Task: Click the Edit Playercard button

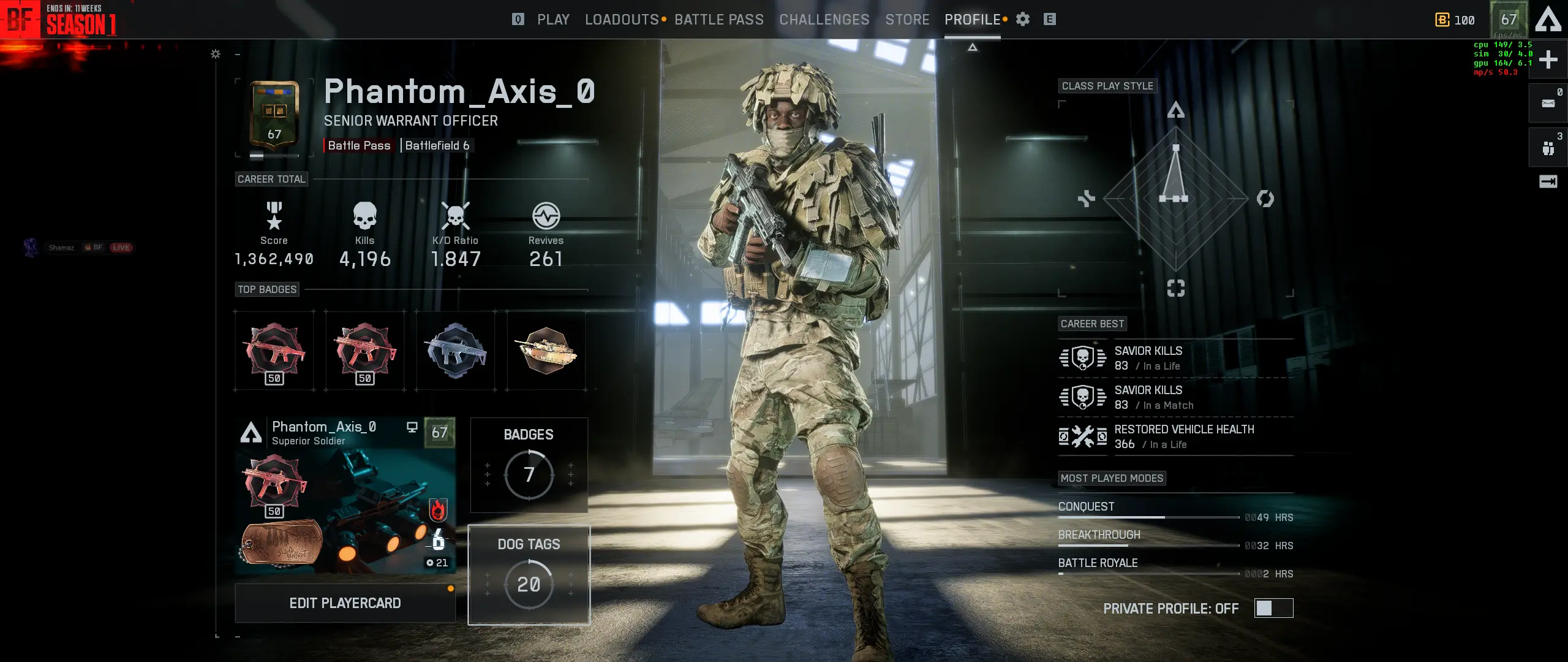Action: click(345, 603)
